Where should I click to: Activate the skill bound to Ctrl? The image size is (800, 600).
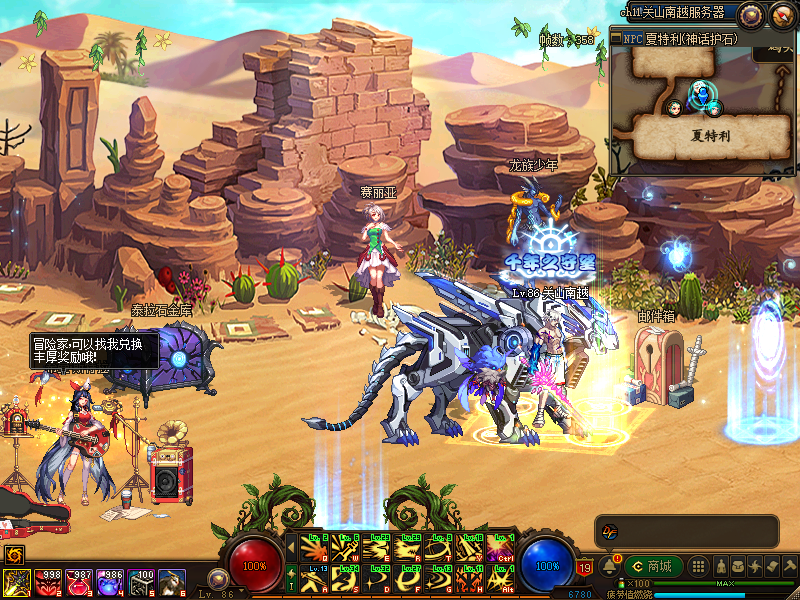499,548
